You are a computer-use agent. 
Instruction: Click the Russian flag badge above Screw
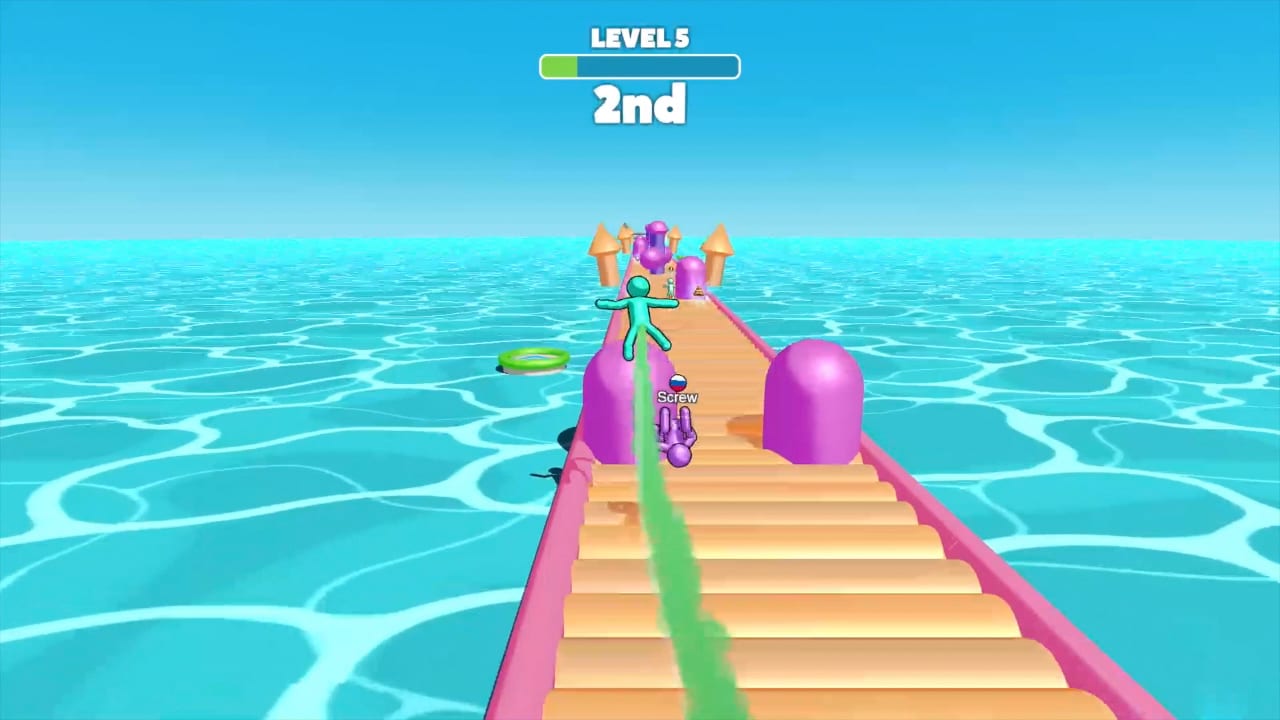[678, 383]
